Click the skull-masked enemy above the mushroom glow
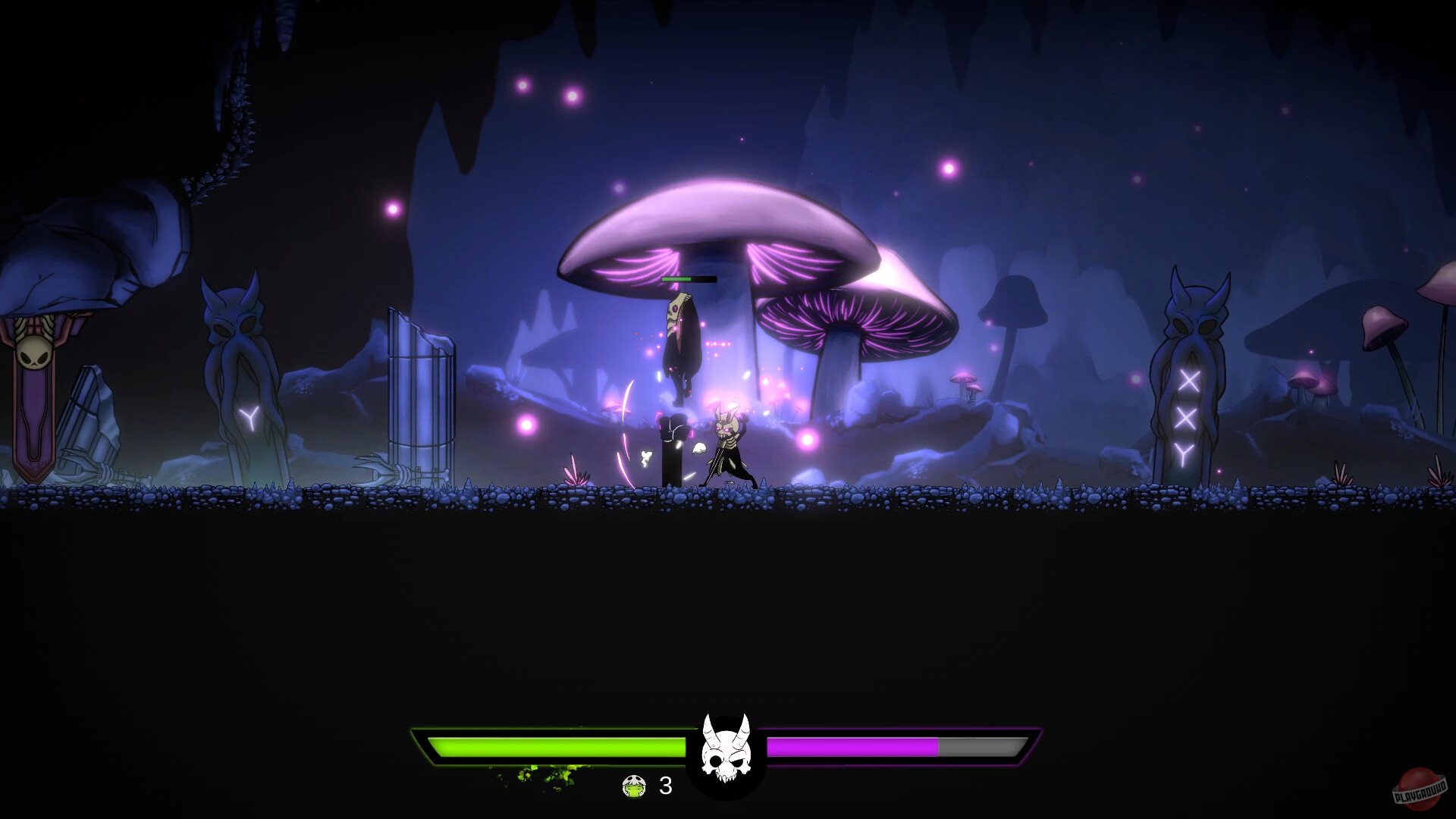 [x=682, y=341]
